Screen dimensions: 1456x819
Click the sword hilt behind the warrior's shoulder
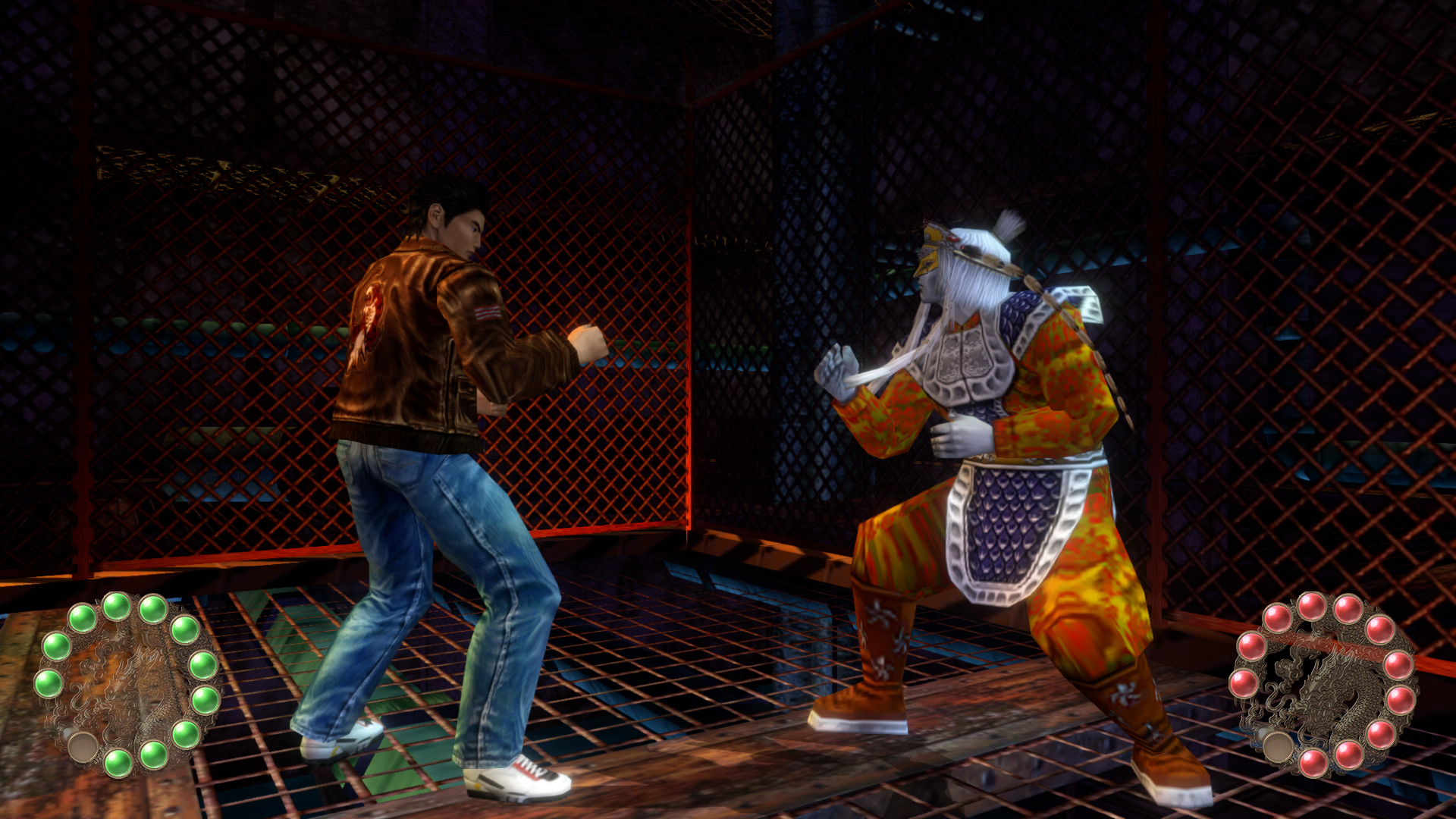1084,303
